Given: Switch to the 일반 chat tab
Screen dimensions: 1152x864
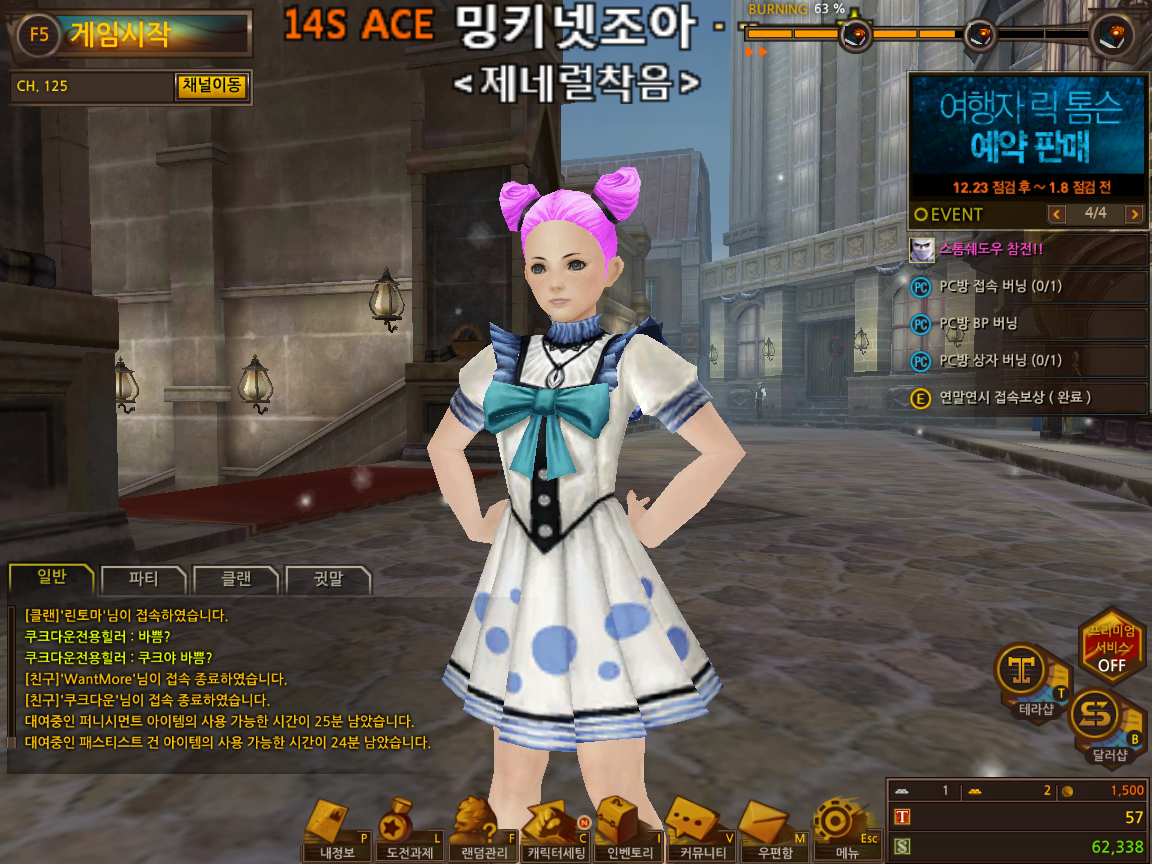Looking at the screenshot, I should pos(51,579).
